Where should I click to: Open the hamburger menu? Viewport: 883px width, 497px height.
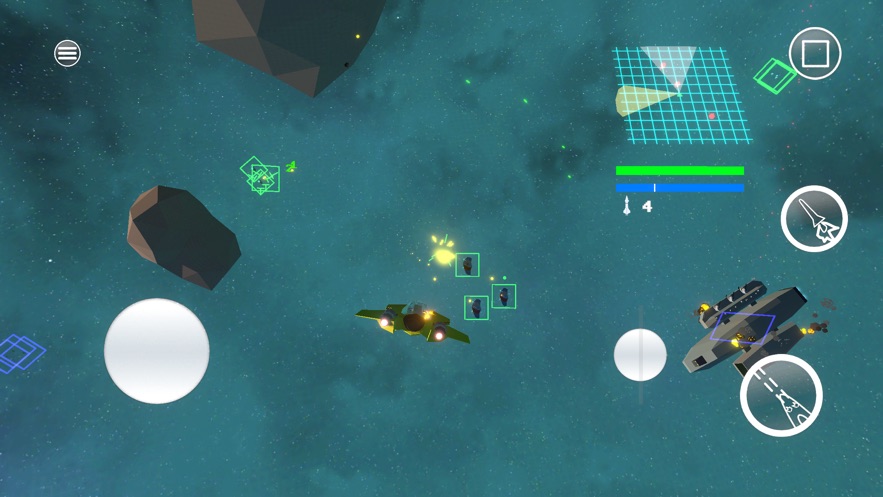[67, 53]
